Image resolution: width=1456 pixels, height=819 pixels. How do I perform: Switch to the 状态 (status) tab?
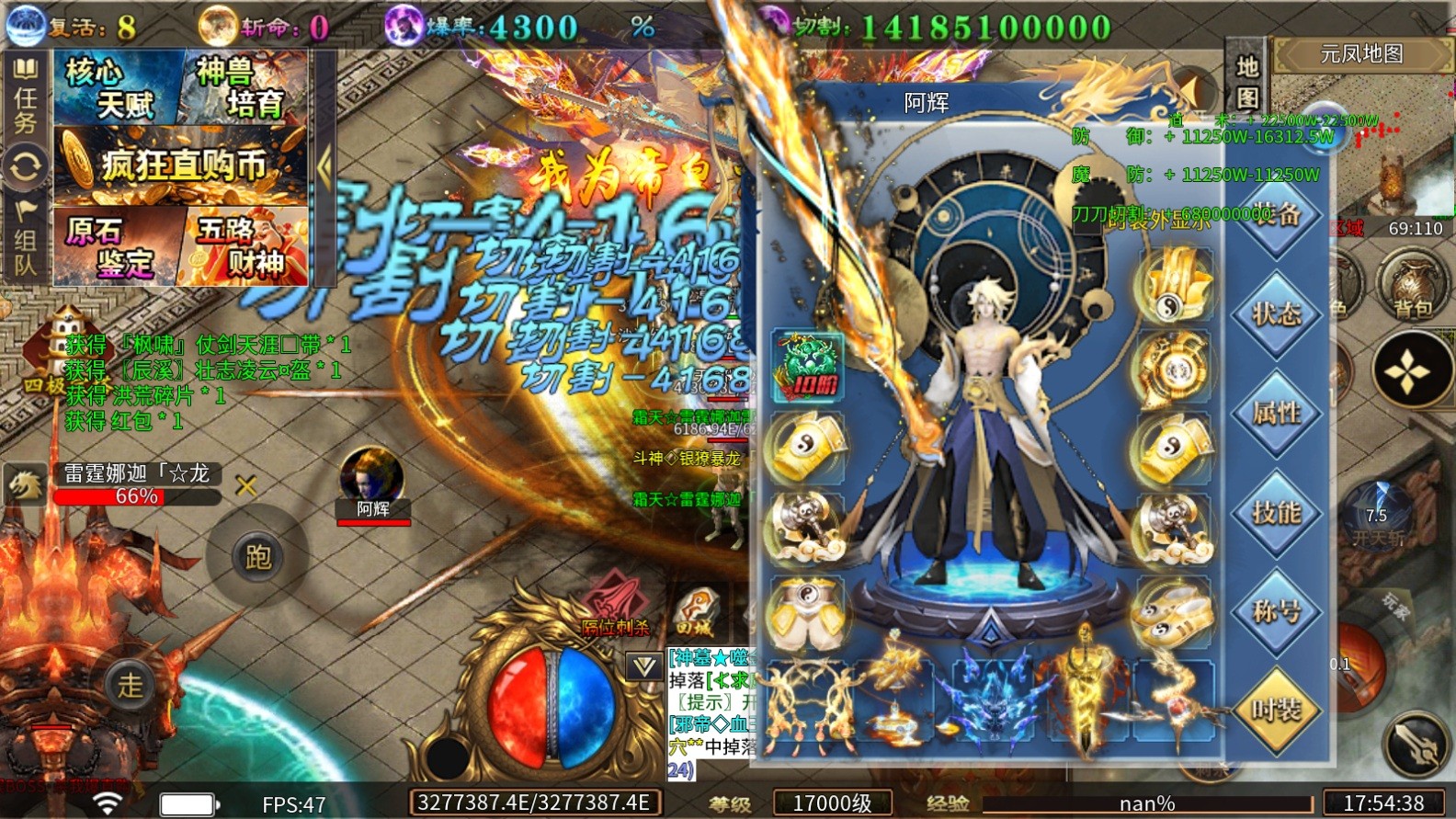(1277, 313)
